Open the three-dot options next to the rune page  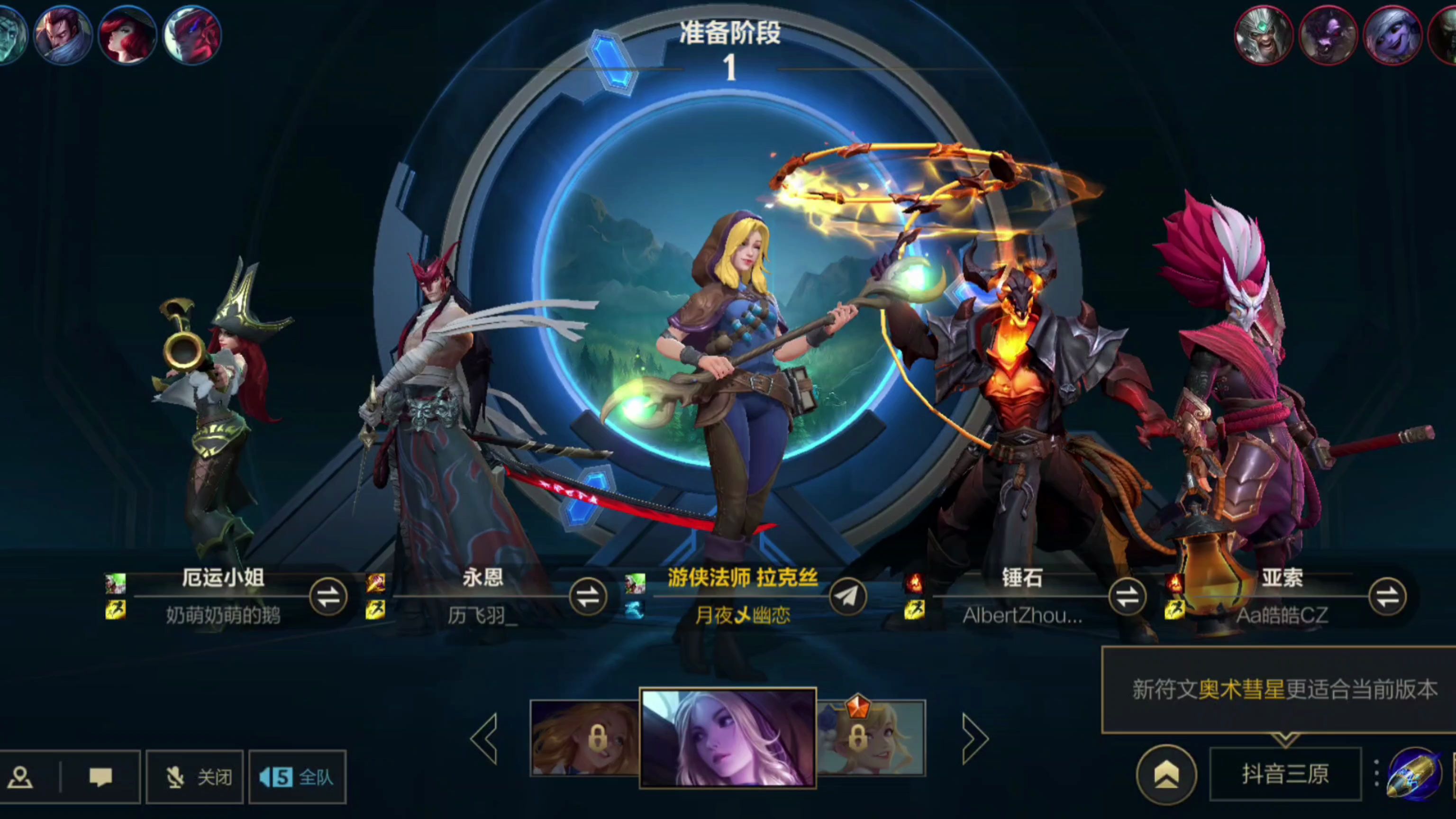coord(1376,773)
